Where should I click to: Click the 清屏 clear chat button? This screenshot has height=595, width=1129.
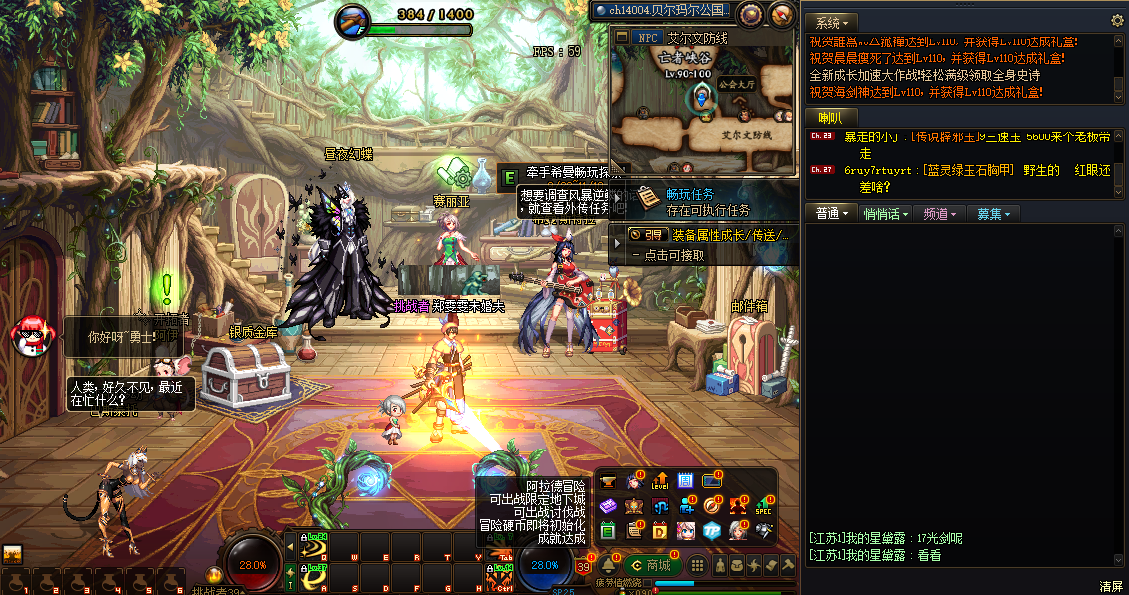pos(1111,586)
